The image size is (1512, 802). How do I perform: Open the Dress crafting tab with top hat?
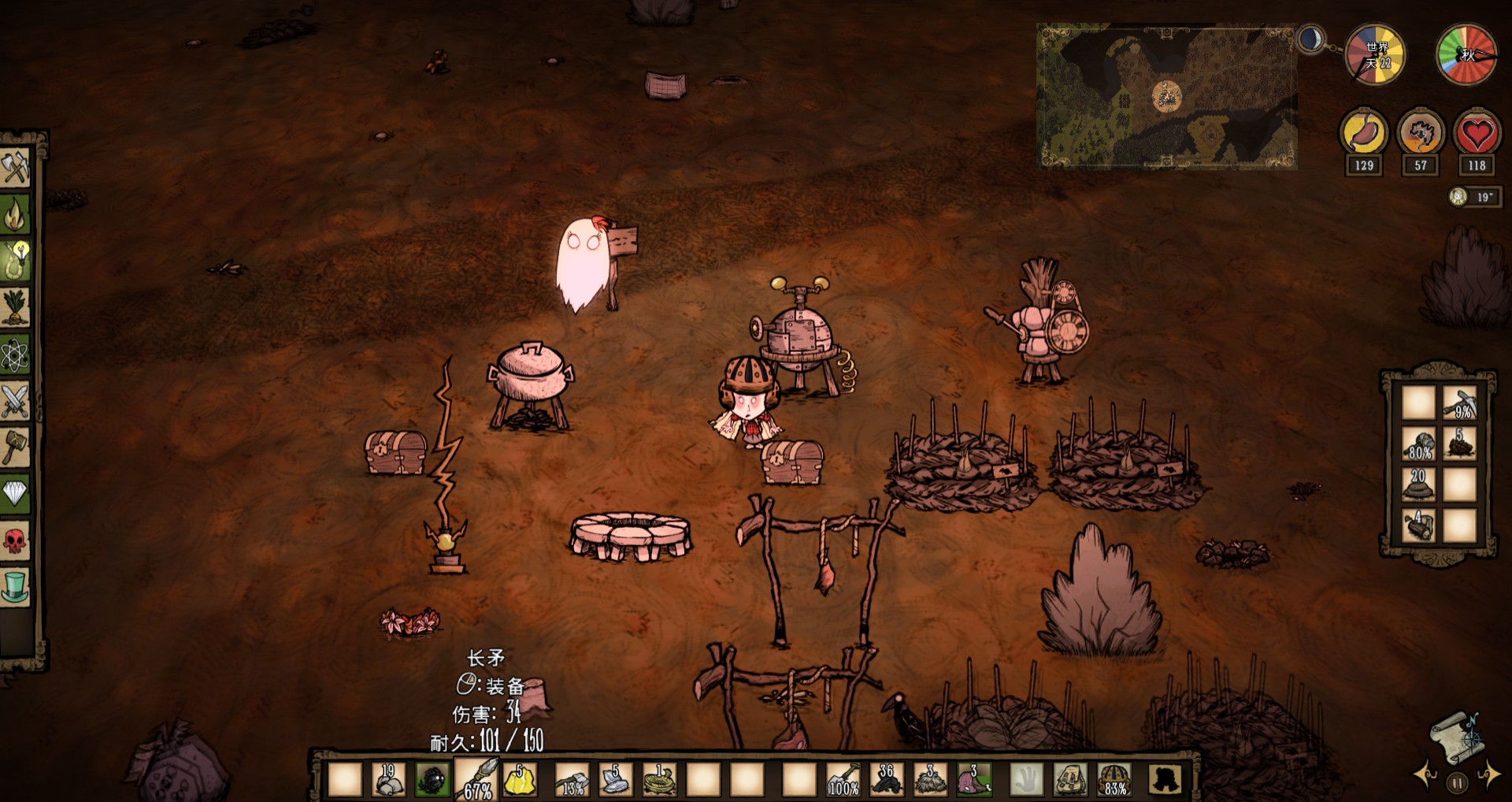15,587
